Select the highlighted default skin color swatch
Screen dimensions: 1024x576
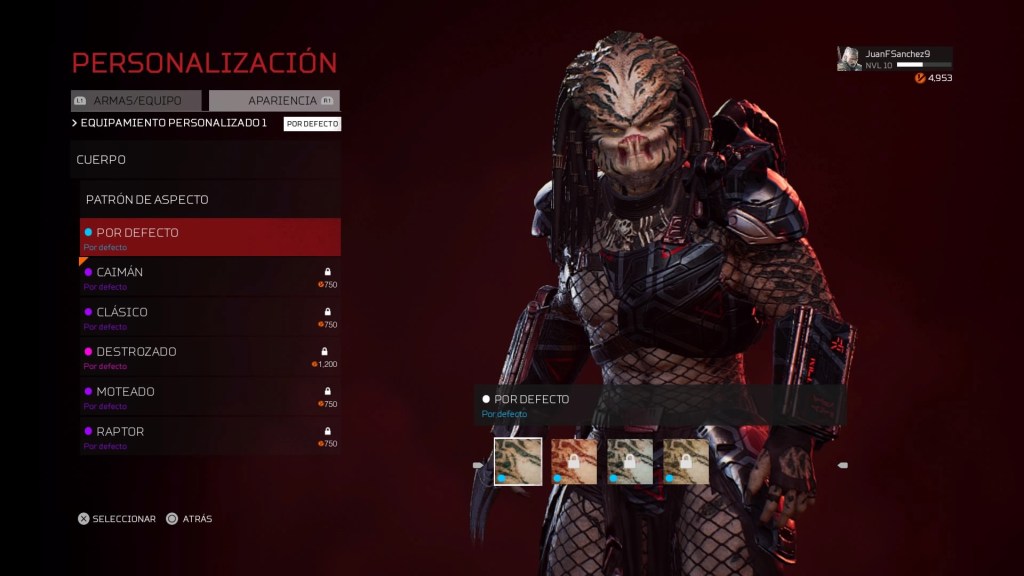[518, 461]
